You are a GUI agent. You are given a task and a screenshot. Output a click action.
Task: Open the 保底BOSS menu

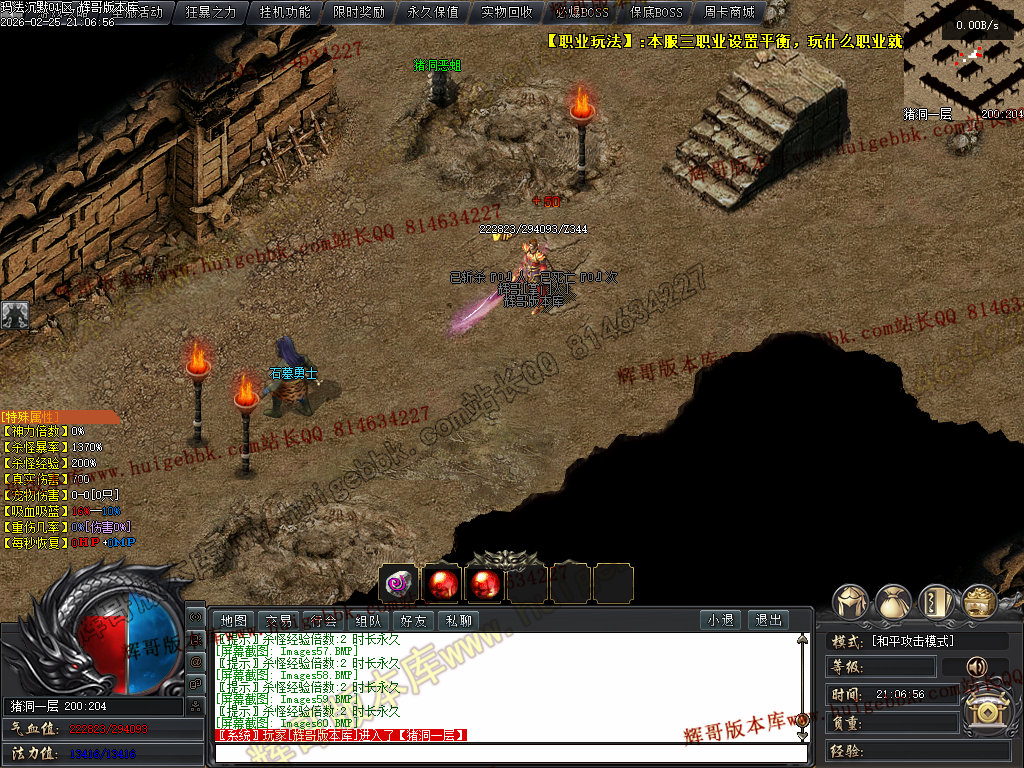(656, 13)
